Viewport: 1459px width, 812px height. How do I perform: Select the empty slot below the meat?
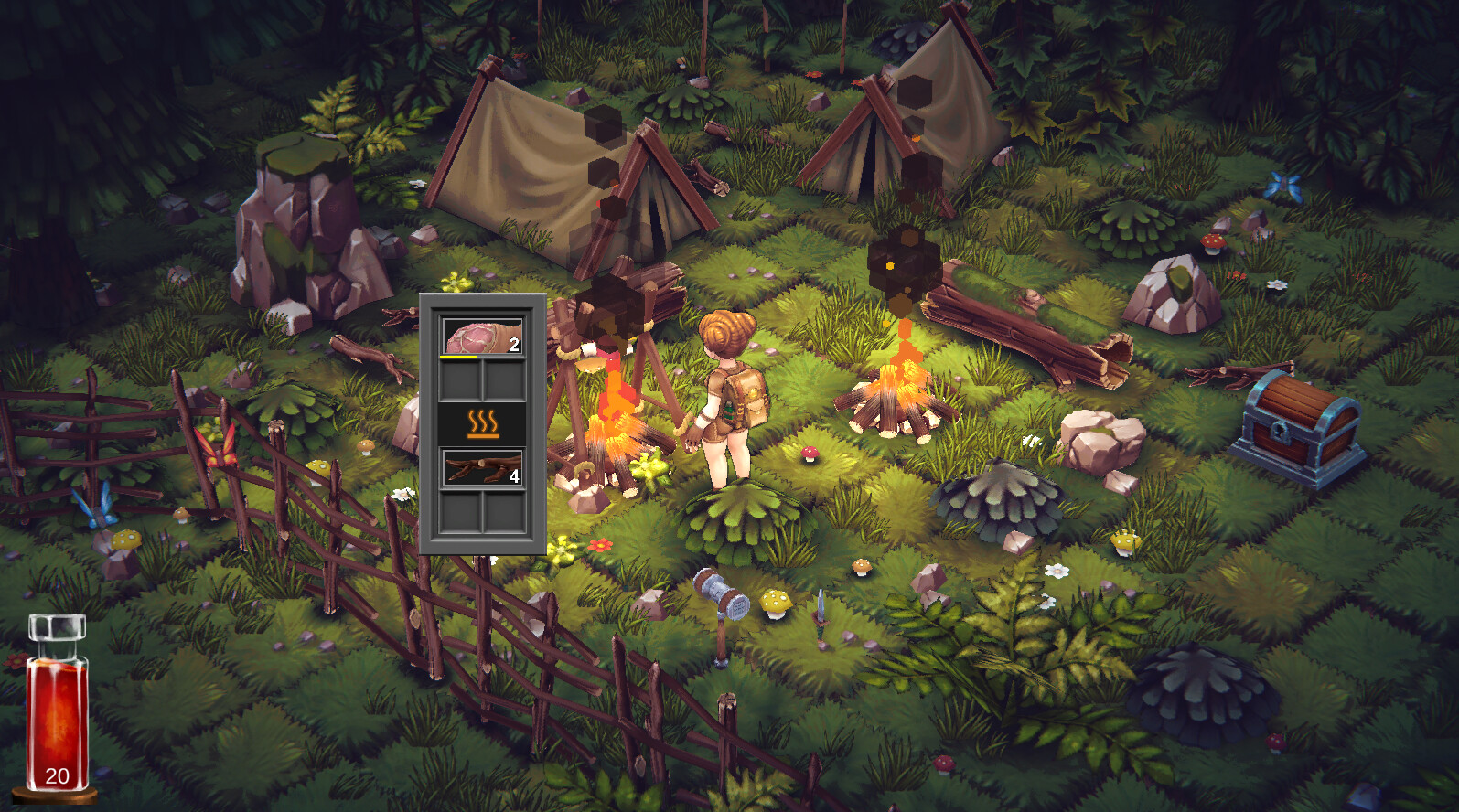pos(459,380)
